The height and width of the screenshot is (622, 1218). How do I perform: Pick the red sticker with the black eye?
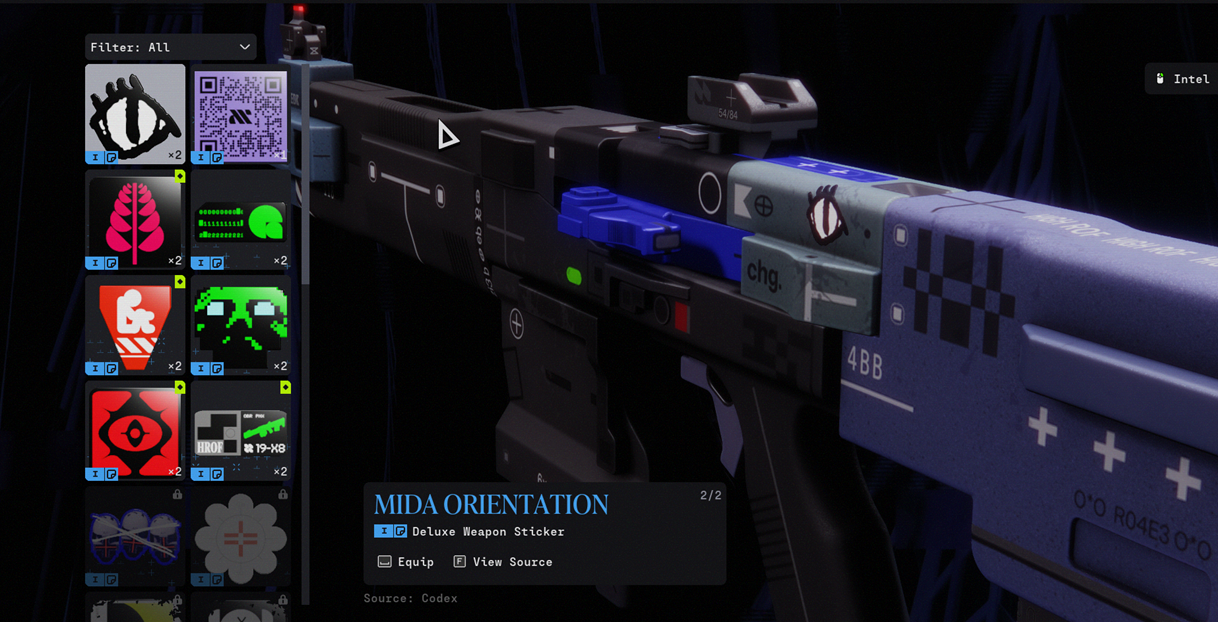(x=135, y=430)
